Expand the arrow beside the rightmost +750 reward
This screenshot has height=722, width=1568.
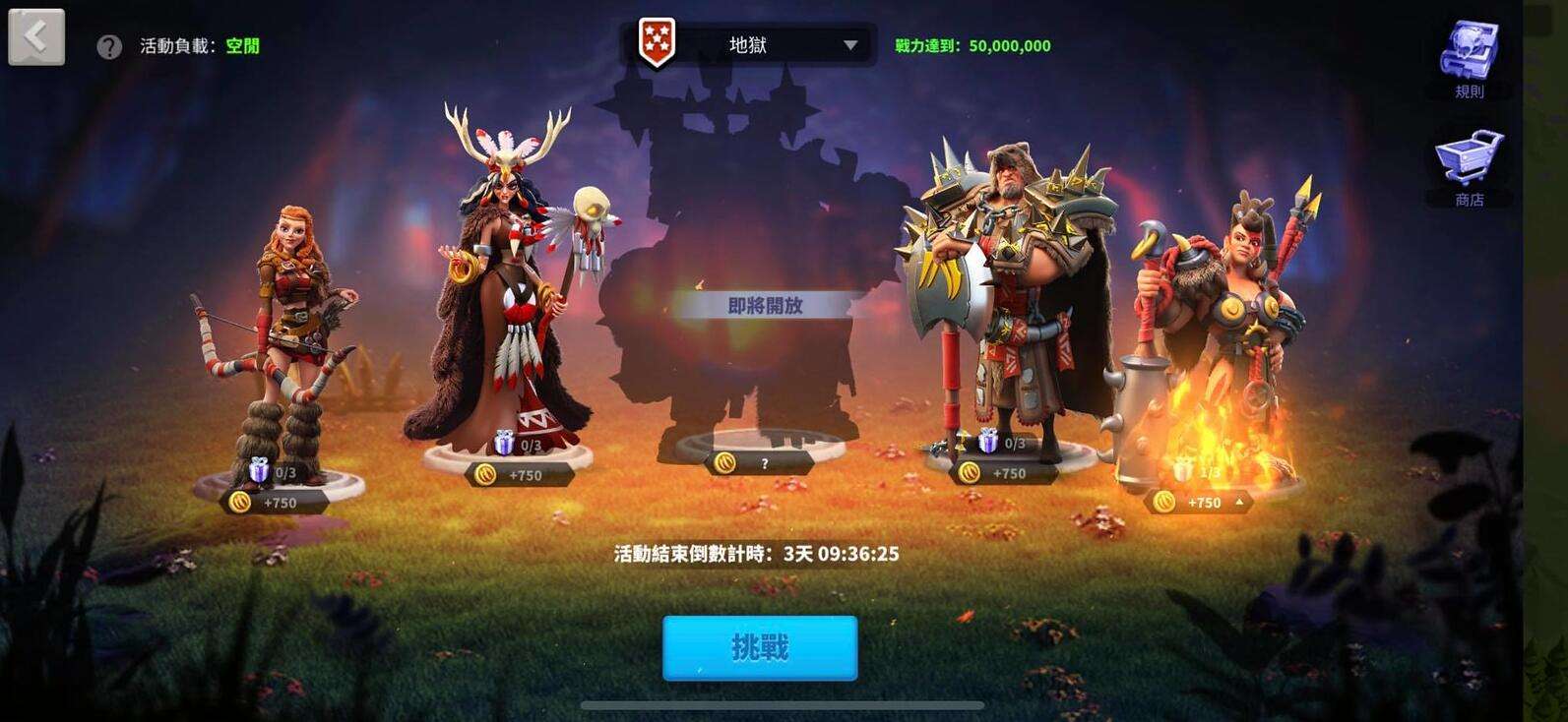pos(1238,500)
